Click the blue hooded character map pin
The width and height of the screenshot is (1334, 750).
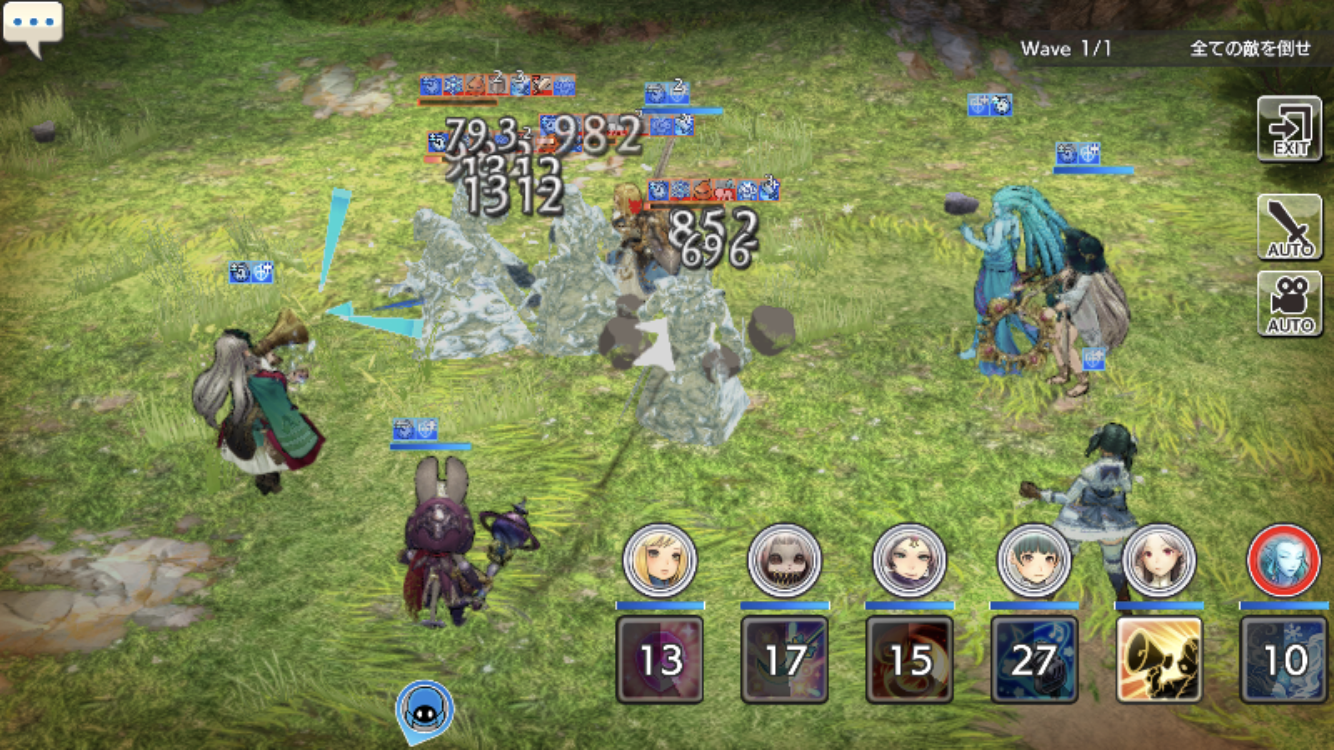(x=425, y=710)
